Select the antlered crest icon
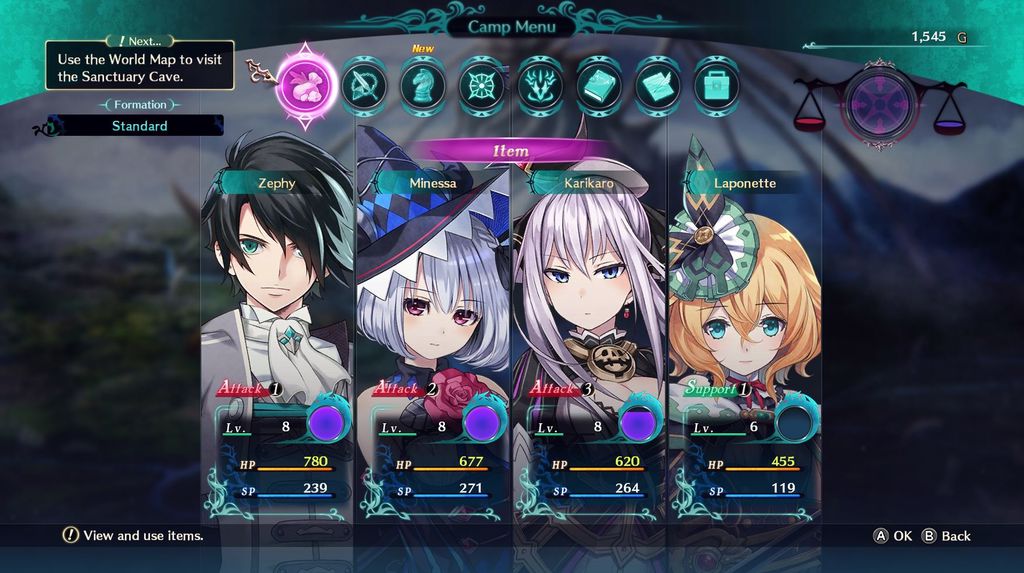This screenshot has width=1024, height=573. 541,87
